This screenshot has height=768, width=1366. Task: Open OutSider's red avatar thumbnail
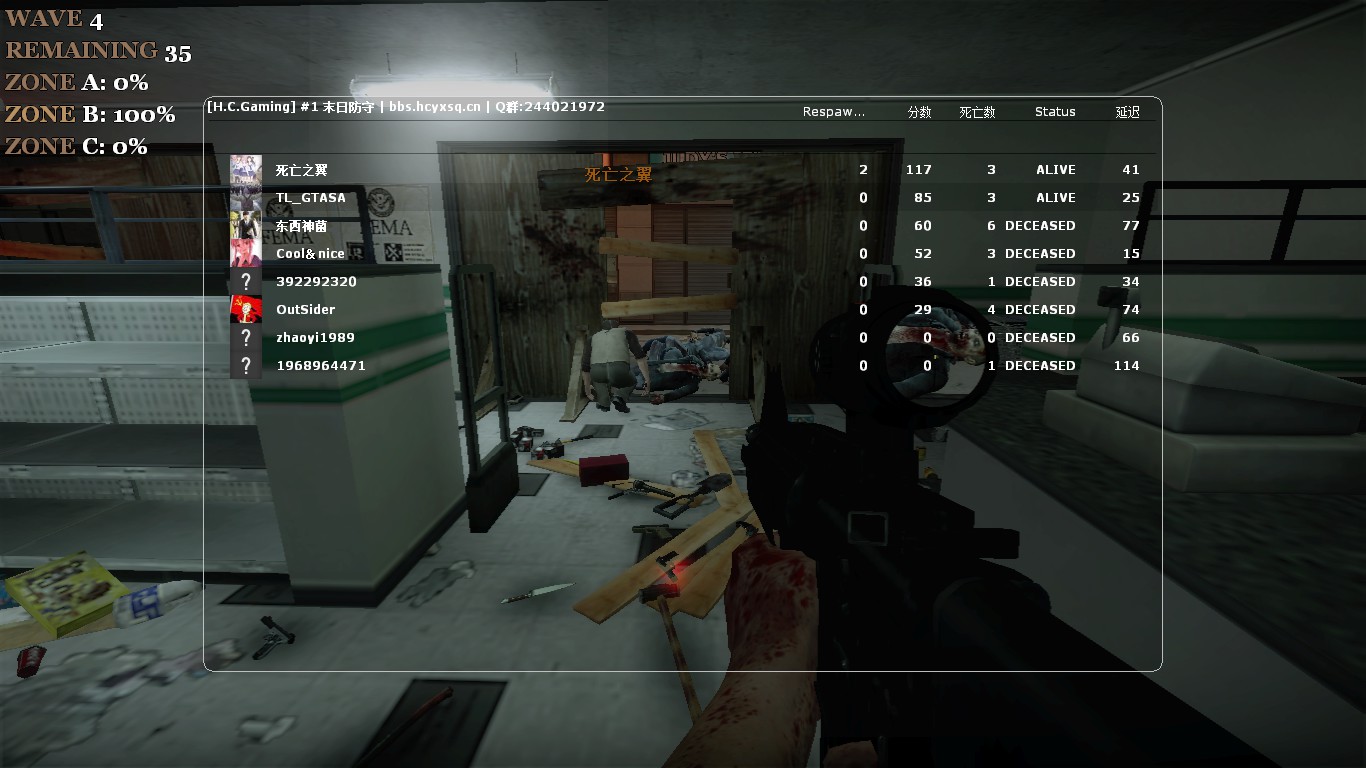tap(246, 310)
